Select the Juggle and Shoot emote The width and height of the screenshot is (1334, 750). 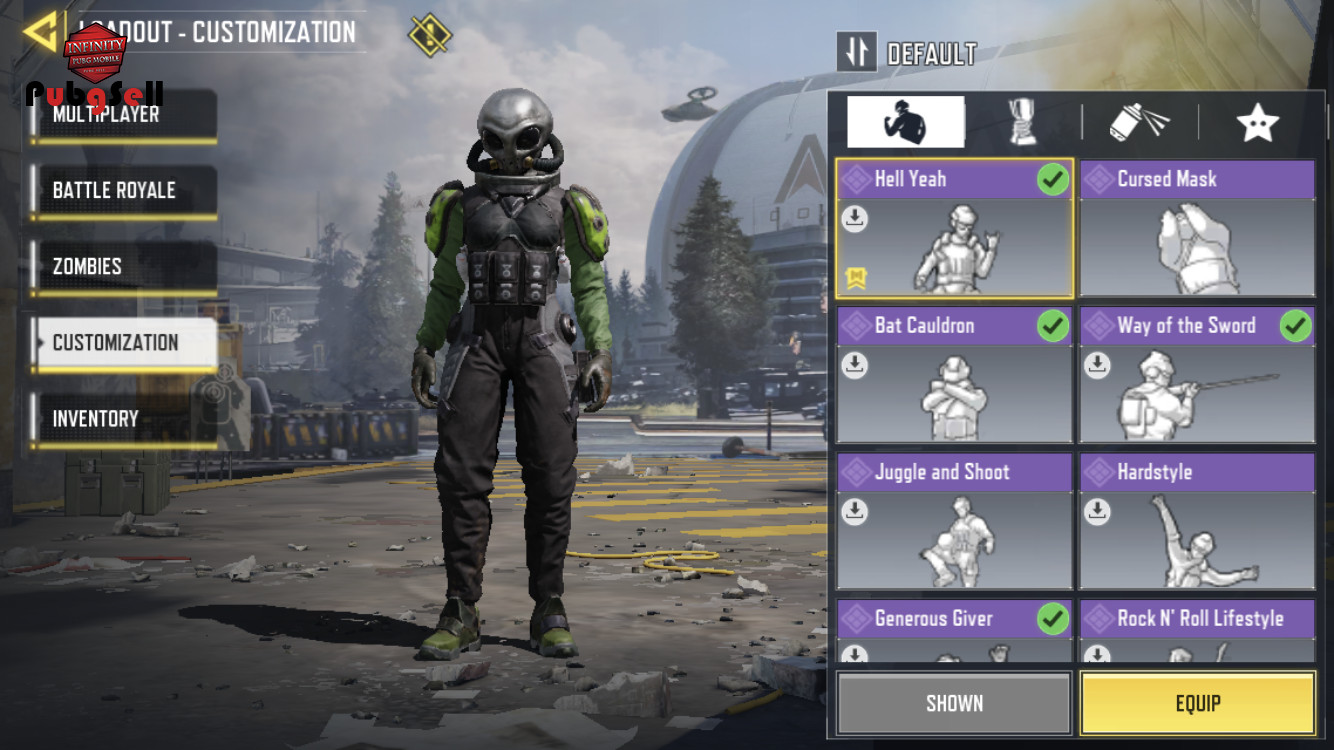click(954, 522)
